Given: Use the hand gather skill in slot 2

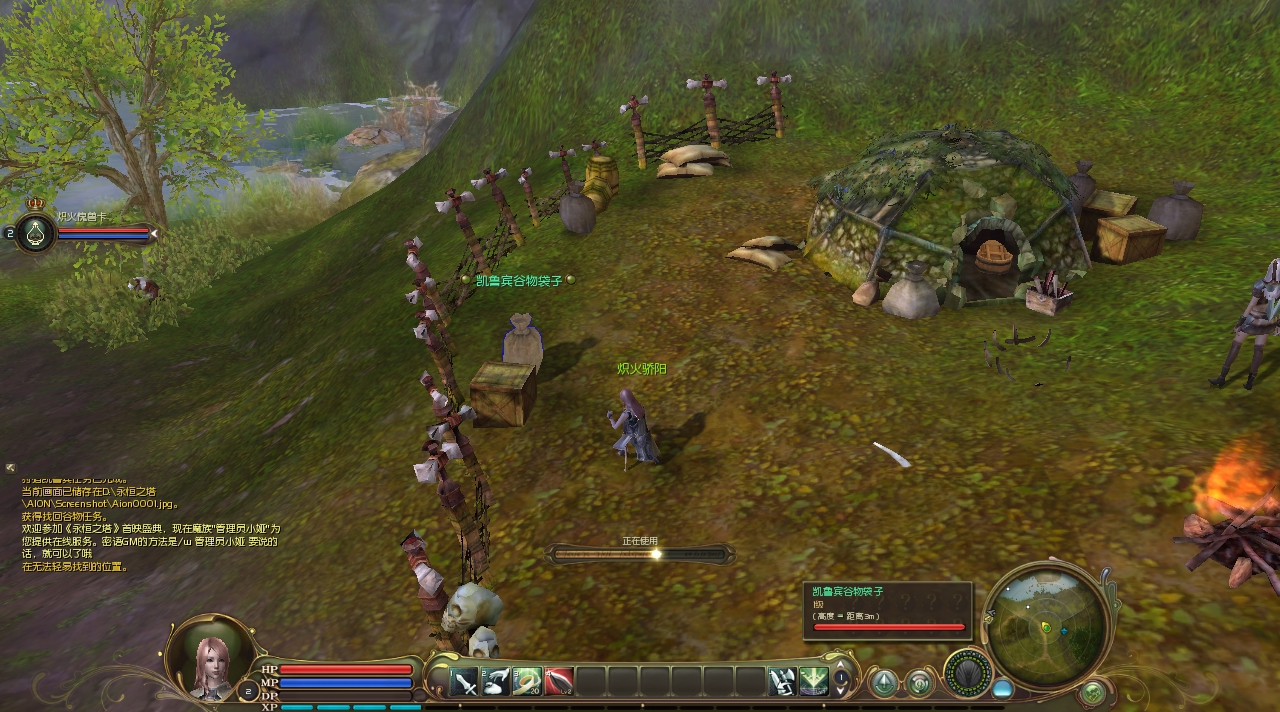Looking at the screenshot, I should (x=496, y=682).
